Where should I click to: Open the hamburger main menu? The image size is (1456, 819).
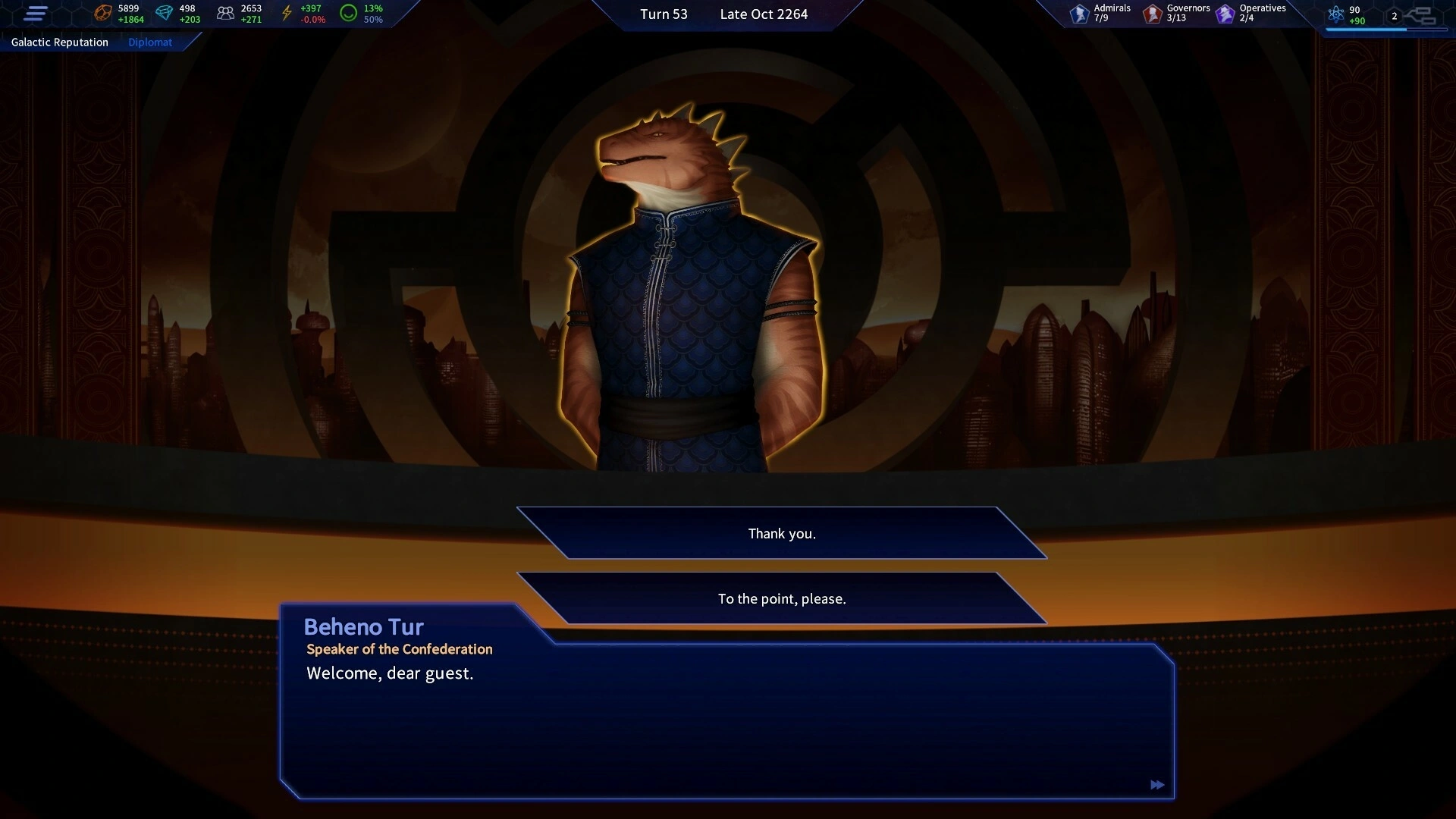click(36, 14)
